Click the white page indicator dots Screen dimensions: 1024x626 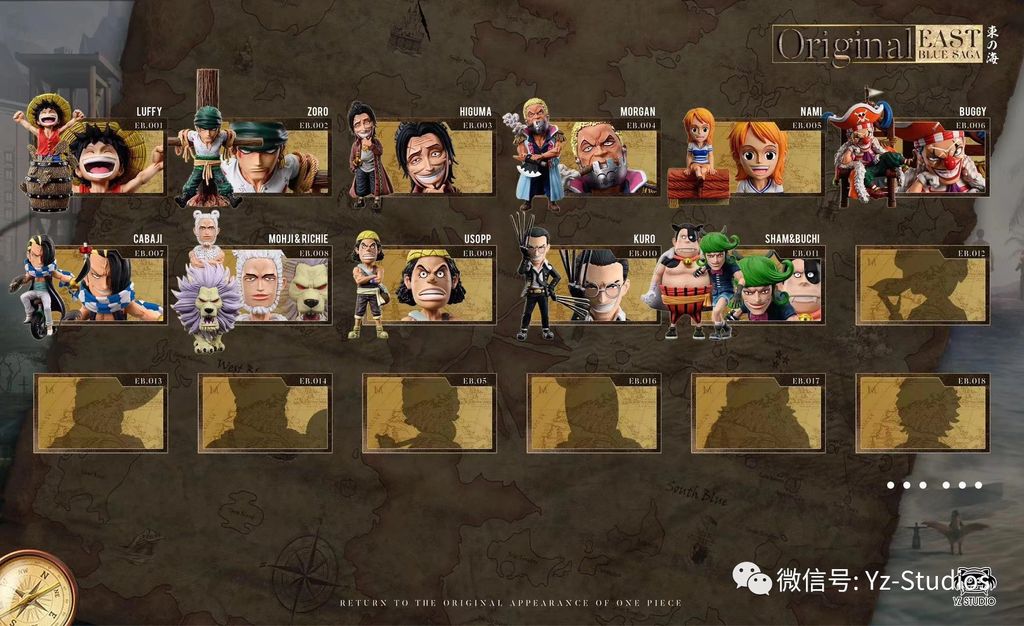pyautogui.click(x=934, y=485)
